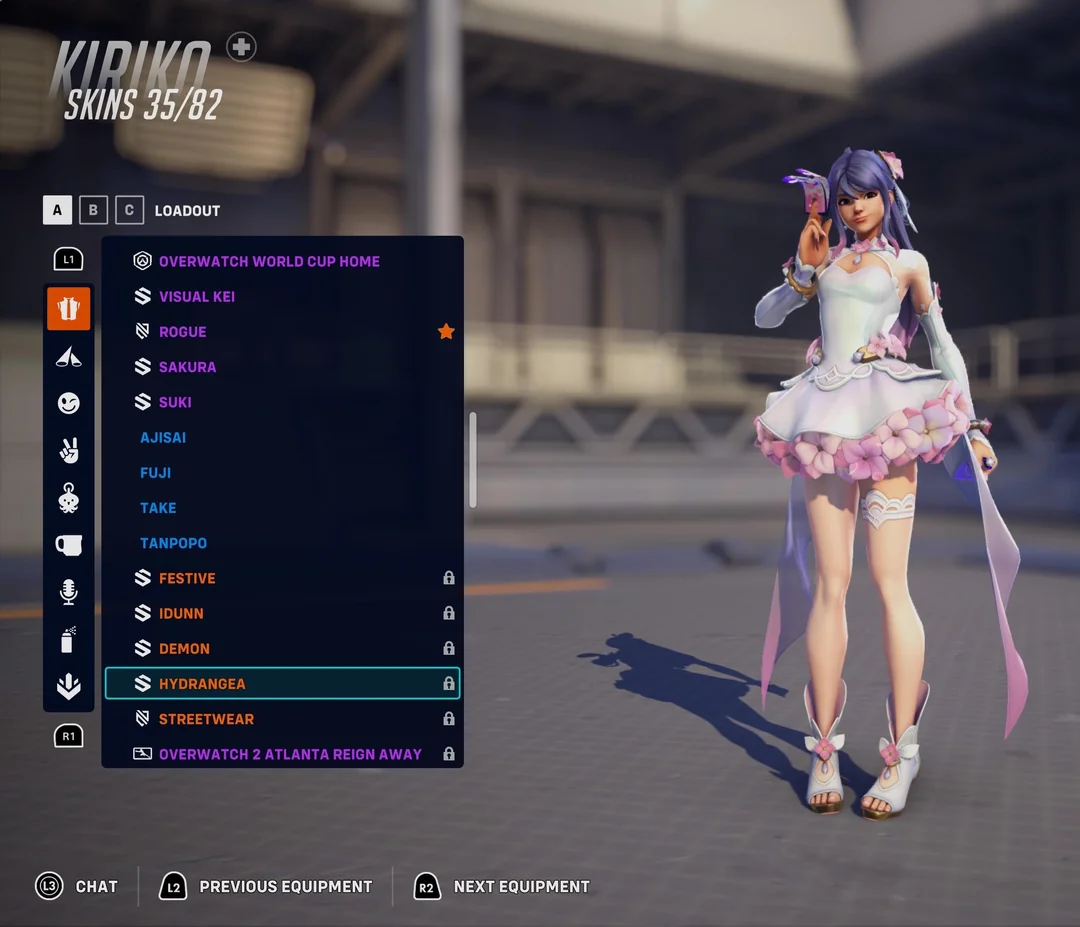Select the Tanpopo skin
The image size is (1080, 927).
(174, 543)
